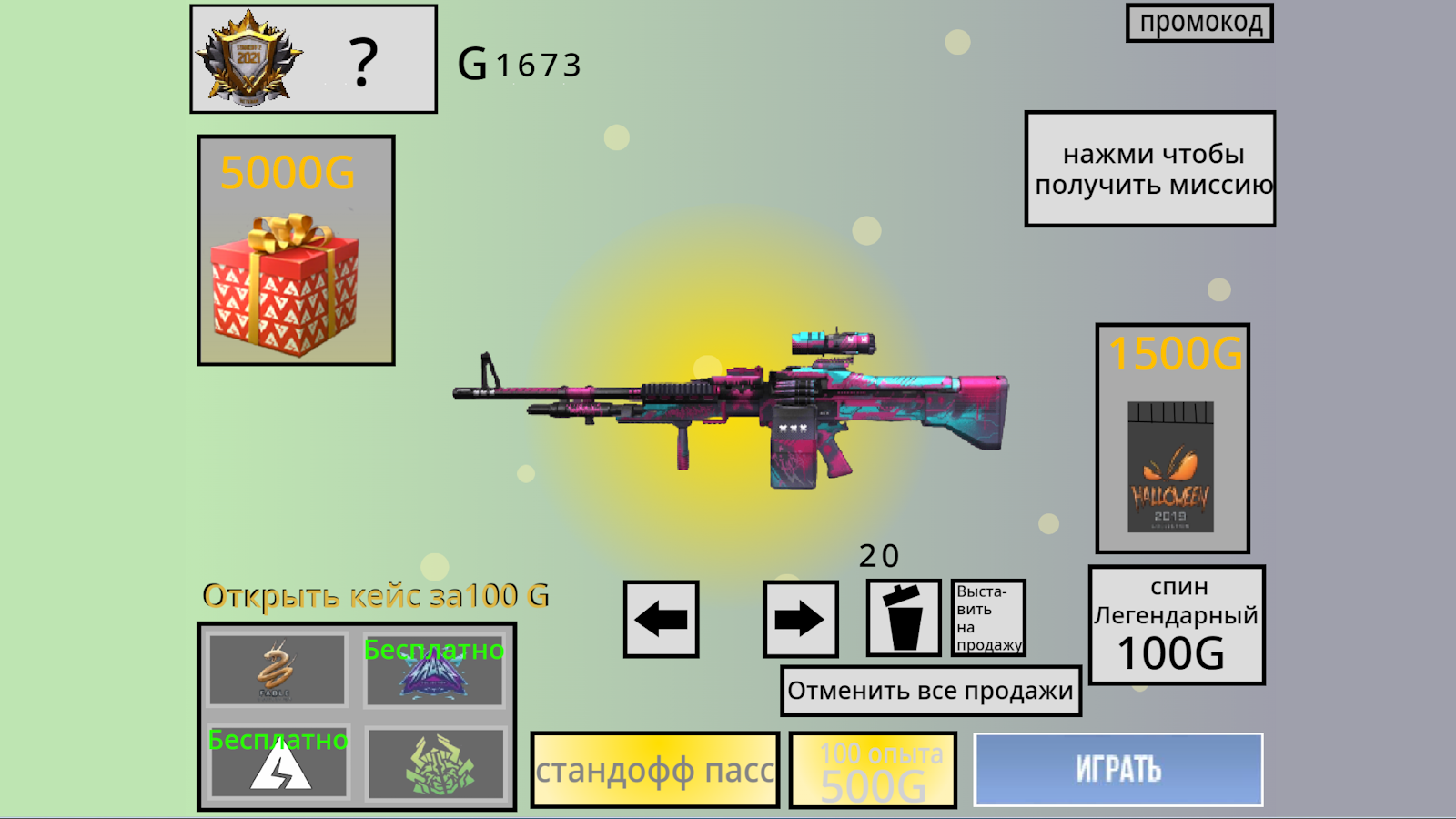Click промокод to enter a promo code
This screenshot has height=819, width=1456.
[x=1198, y=23]
